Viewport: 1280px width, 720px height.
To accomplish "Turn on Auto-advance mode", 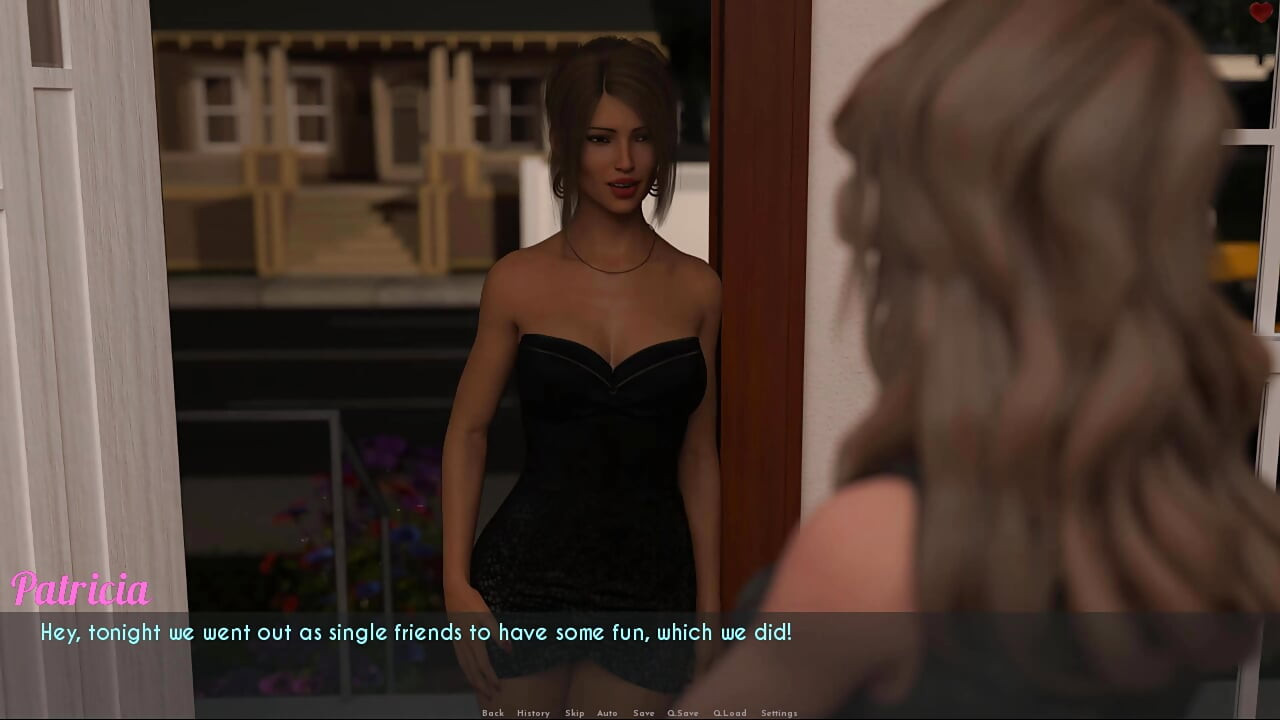I will click(x=607, y=713).
